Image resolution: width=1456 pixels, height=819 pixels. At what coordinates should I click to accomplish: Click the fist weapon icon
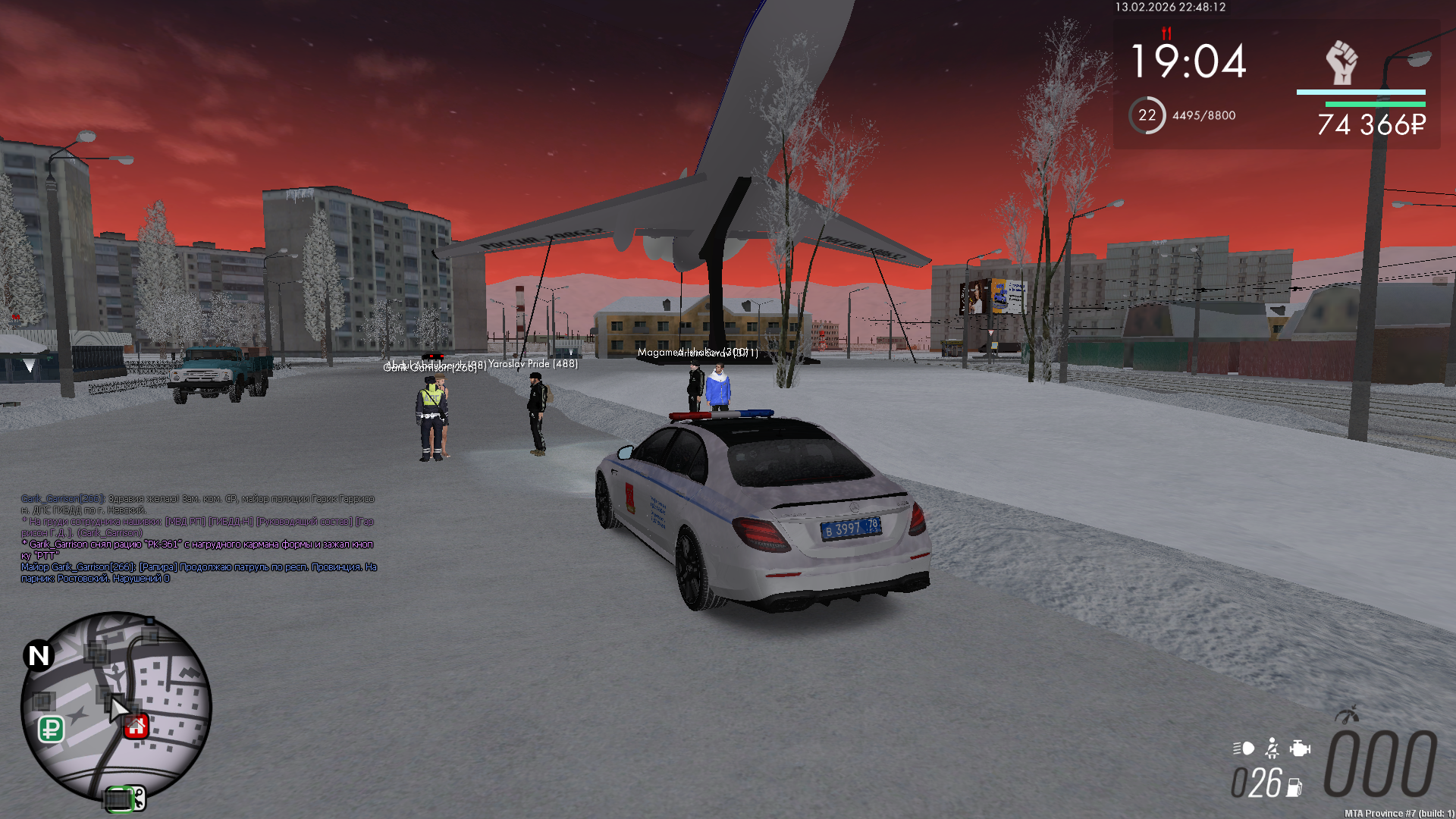pos(1341,62)
